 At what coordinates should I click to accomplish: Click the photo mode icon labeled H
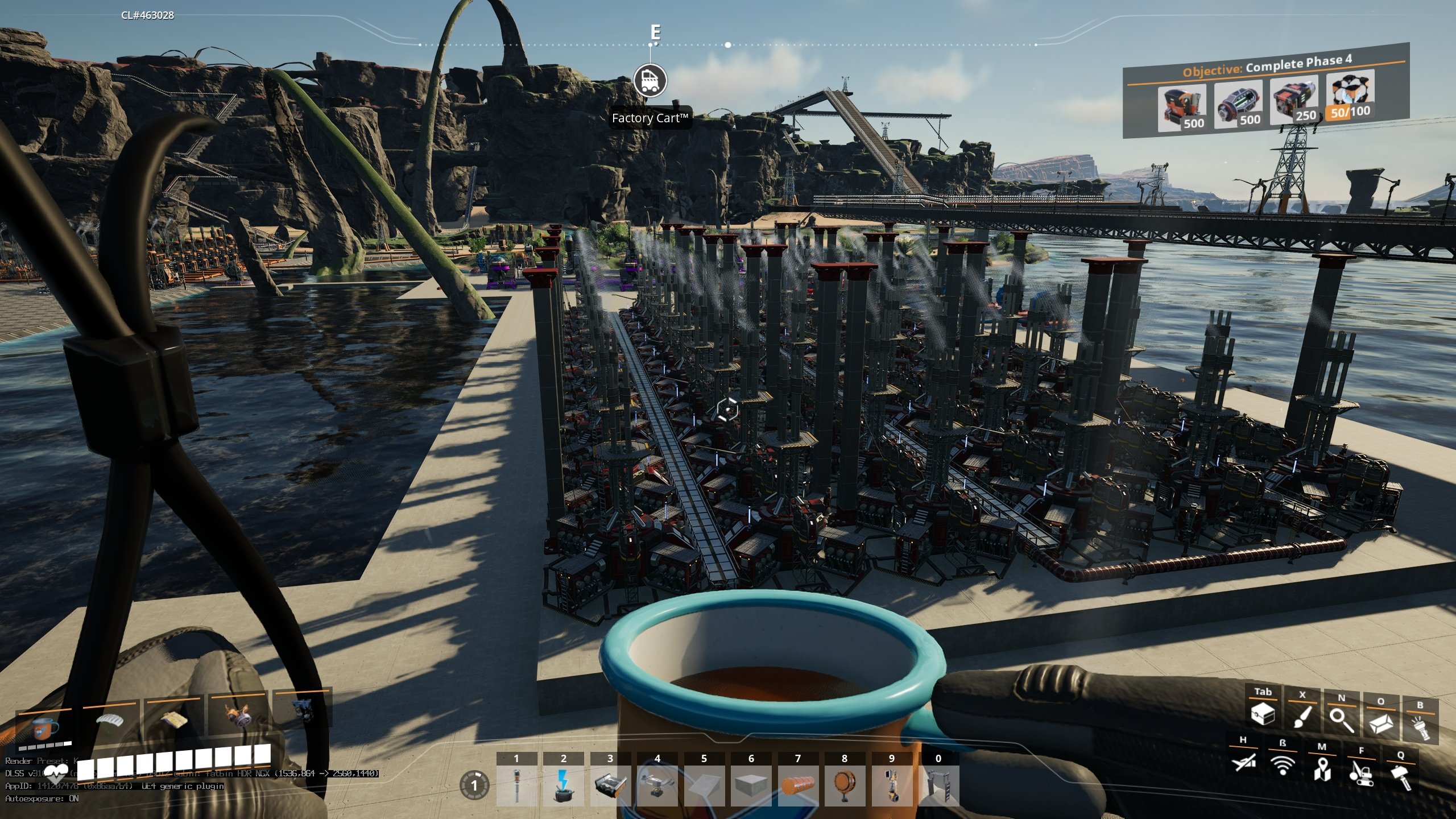point(1243,767)
